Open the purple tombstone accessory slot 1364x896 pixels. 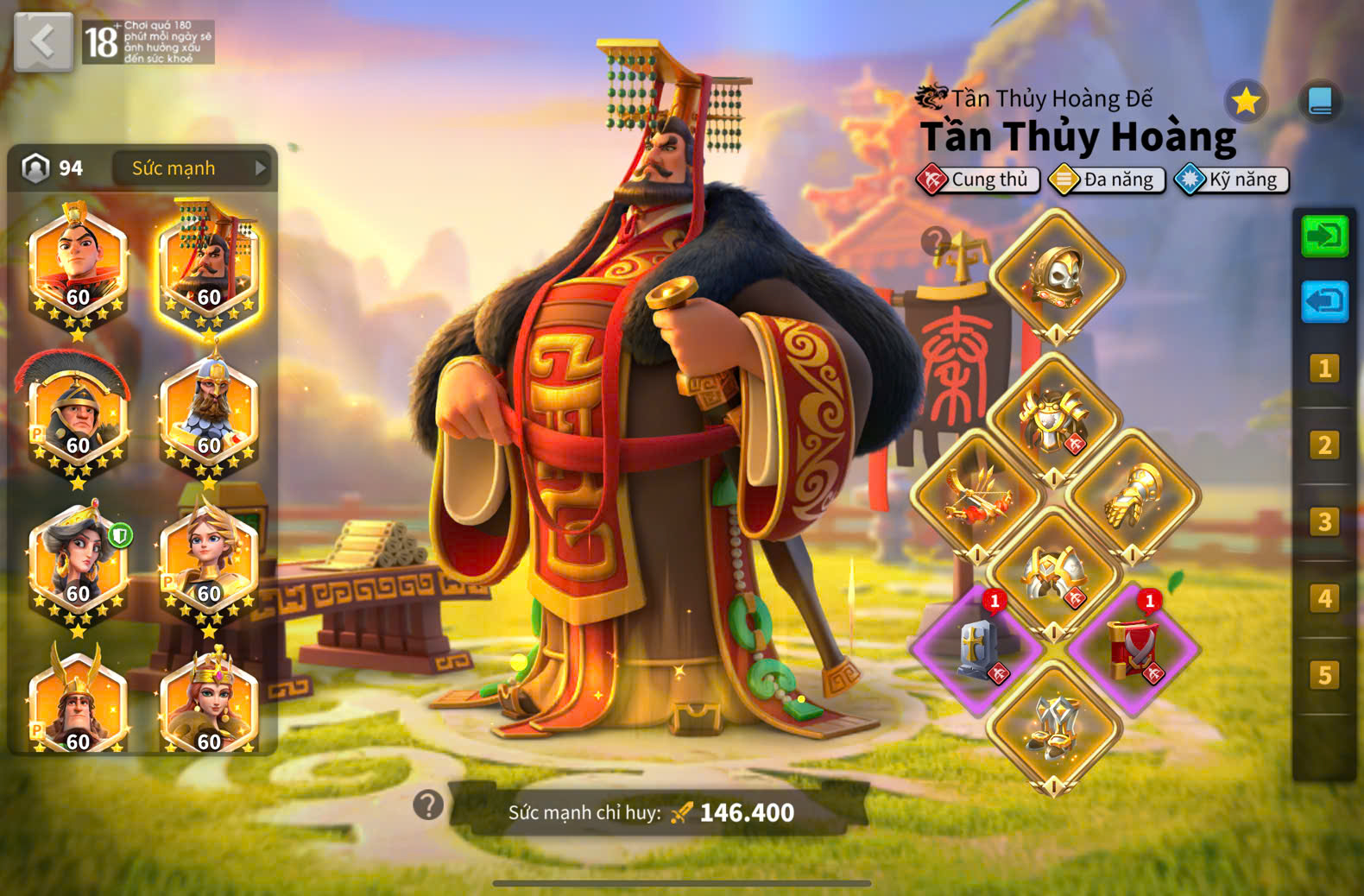(978, 649)
